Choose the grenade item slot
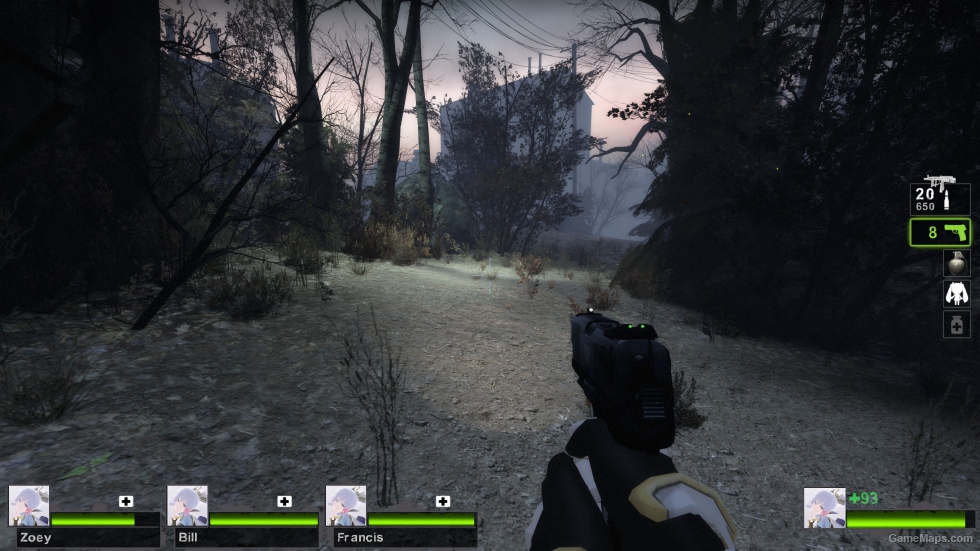Image resolution: width=980 pixels, height=551 pixels. point(956,263)
